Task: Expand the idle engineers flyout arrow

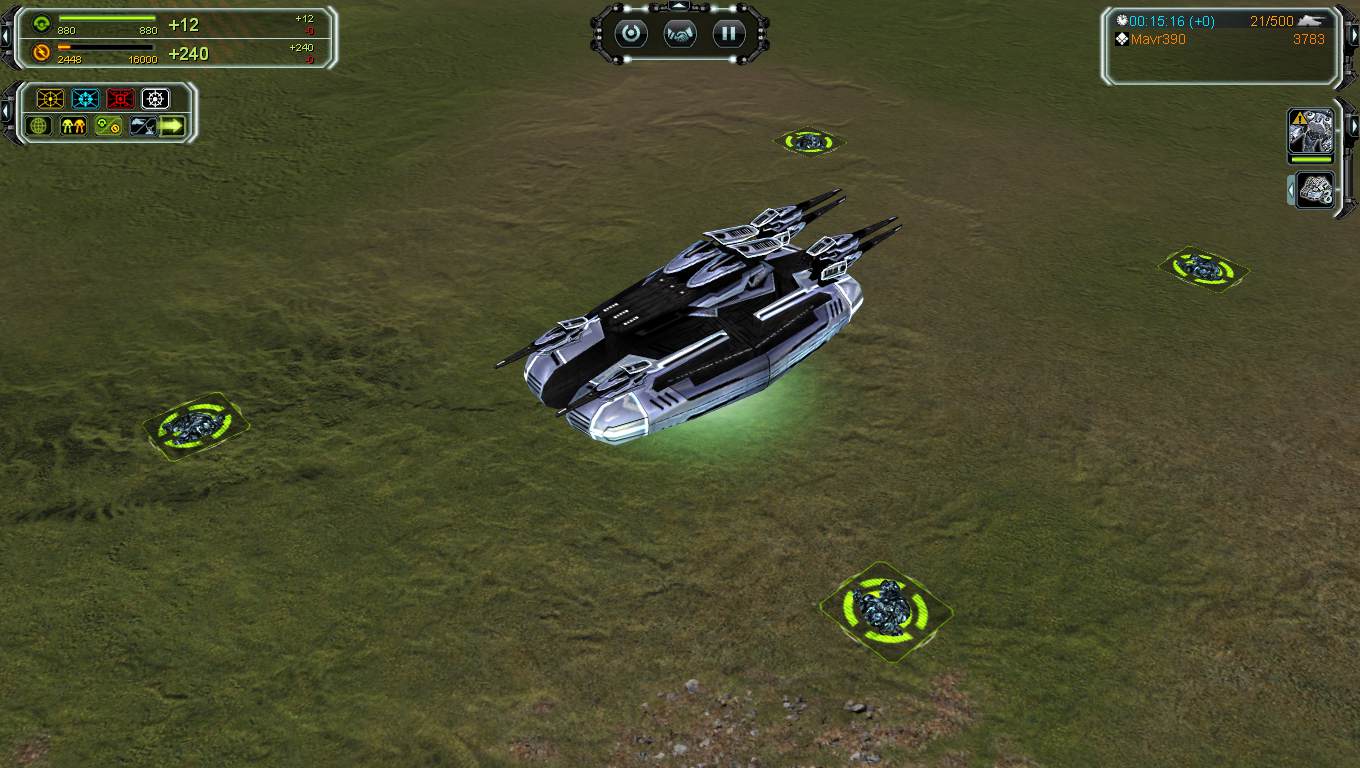Action: tap(1292, 189)
